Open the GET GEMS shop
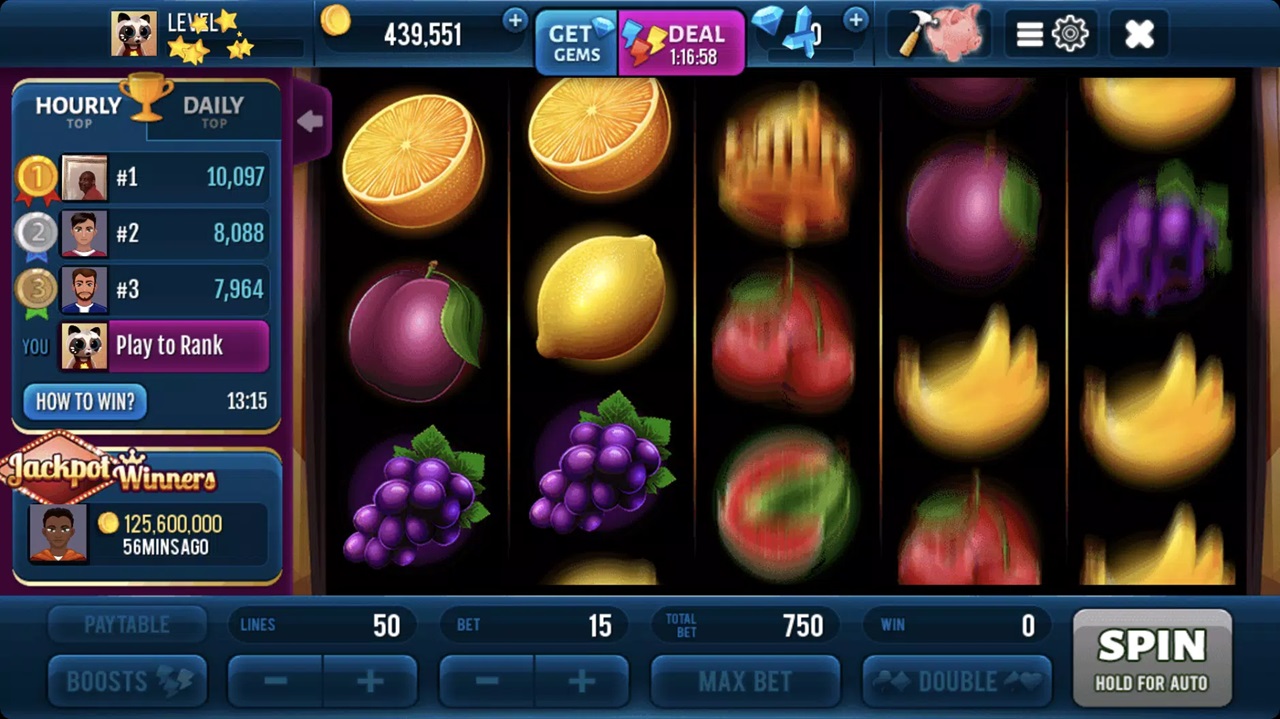 click(577, 44)
